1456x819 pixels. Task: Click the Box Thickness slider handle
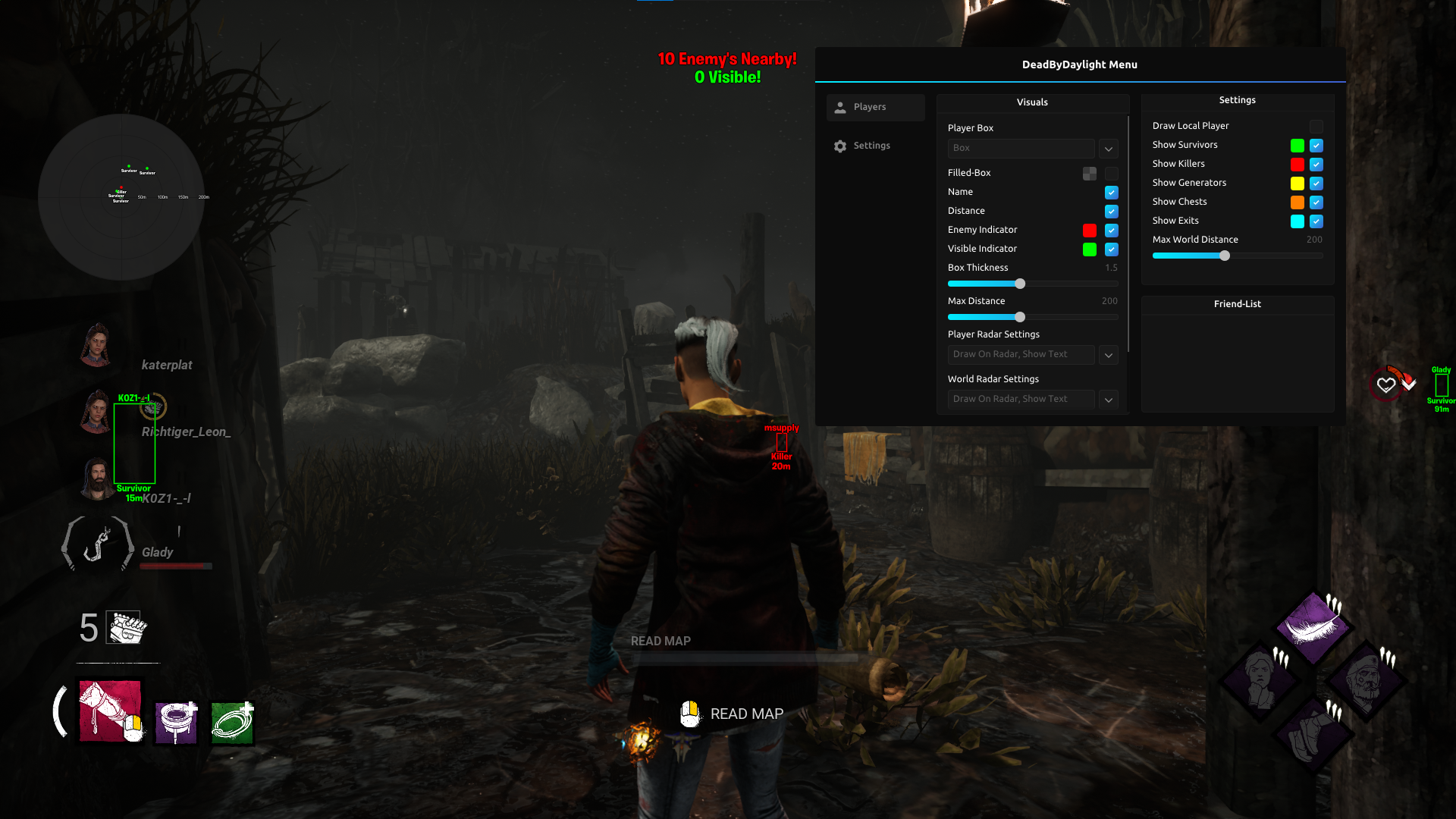1020,284
